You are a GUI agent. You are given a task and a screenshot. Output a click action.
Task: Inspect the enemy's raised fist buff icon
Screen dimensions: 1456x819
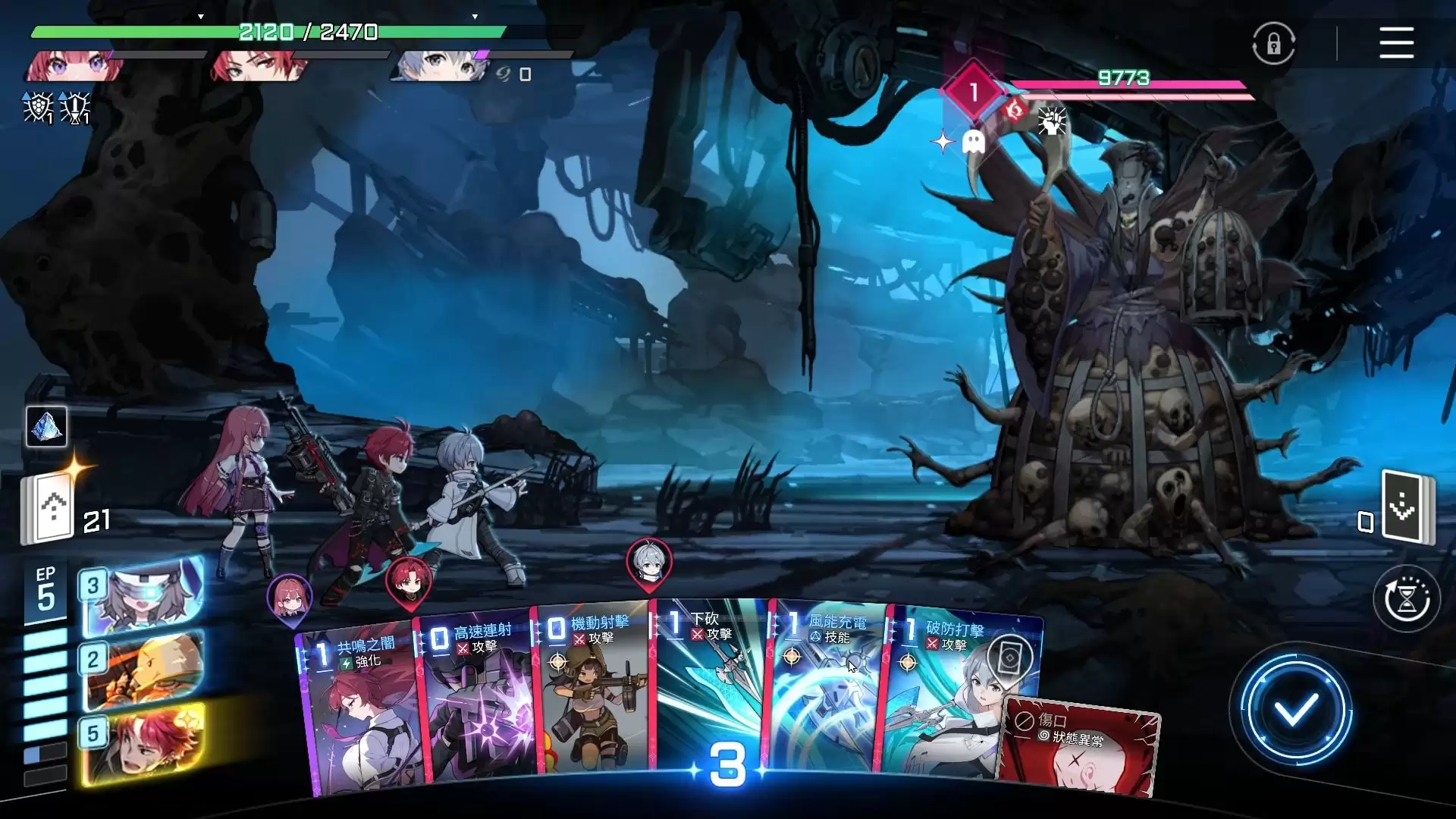point(1052,121)
